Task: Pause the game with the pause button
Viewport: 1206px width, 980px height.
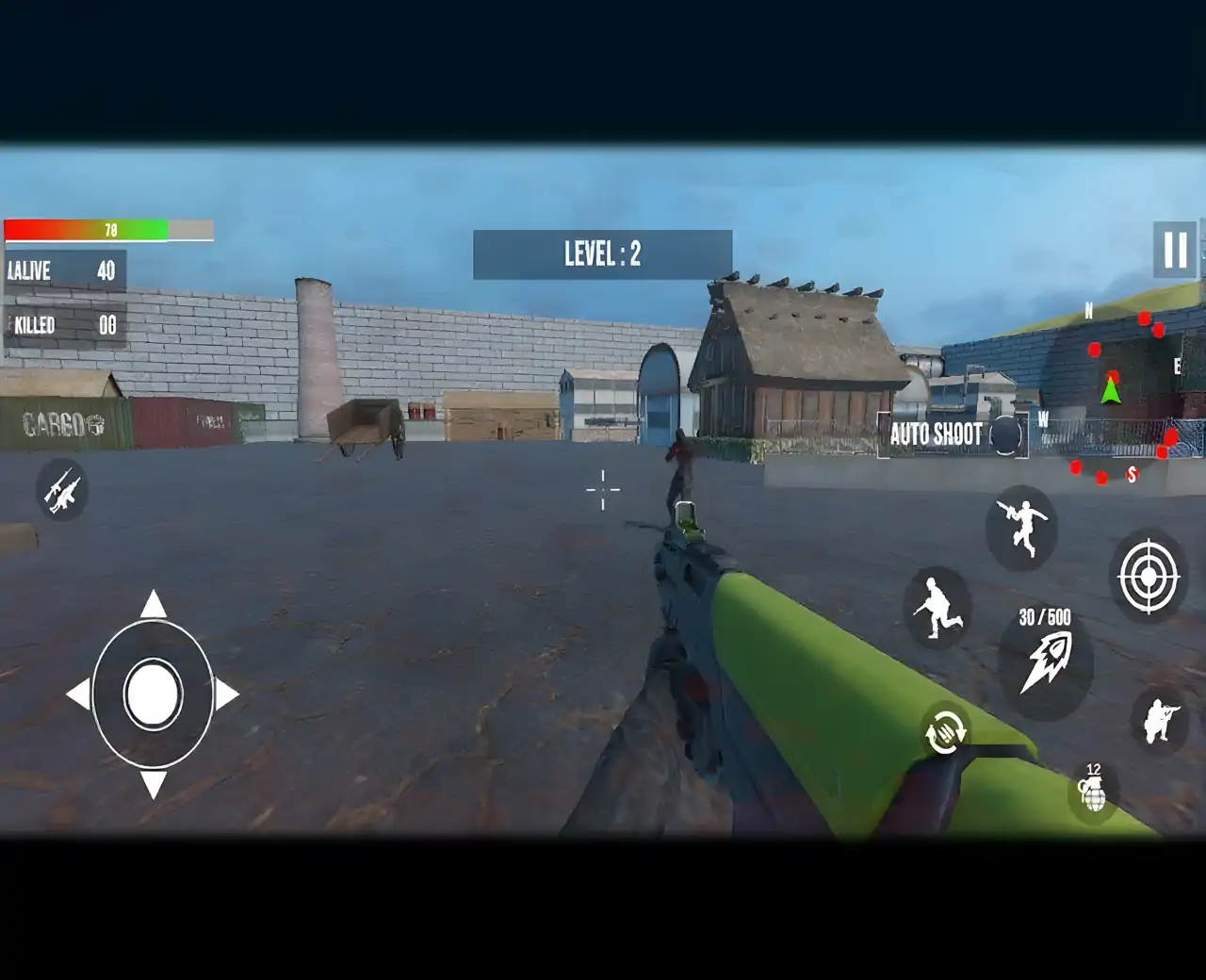Action: coord(1173,247)
